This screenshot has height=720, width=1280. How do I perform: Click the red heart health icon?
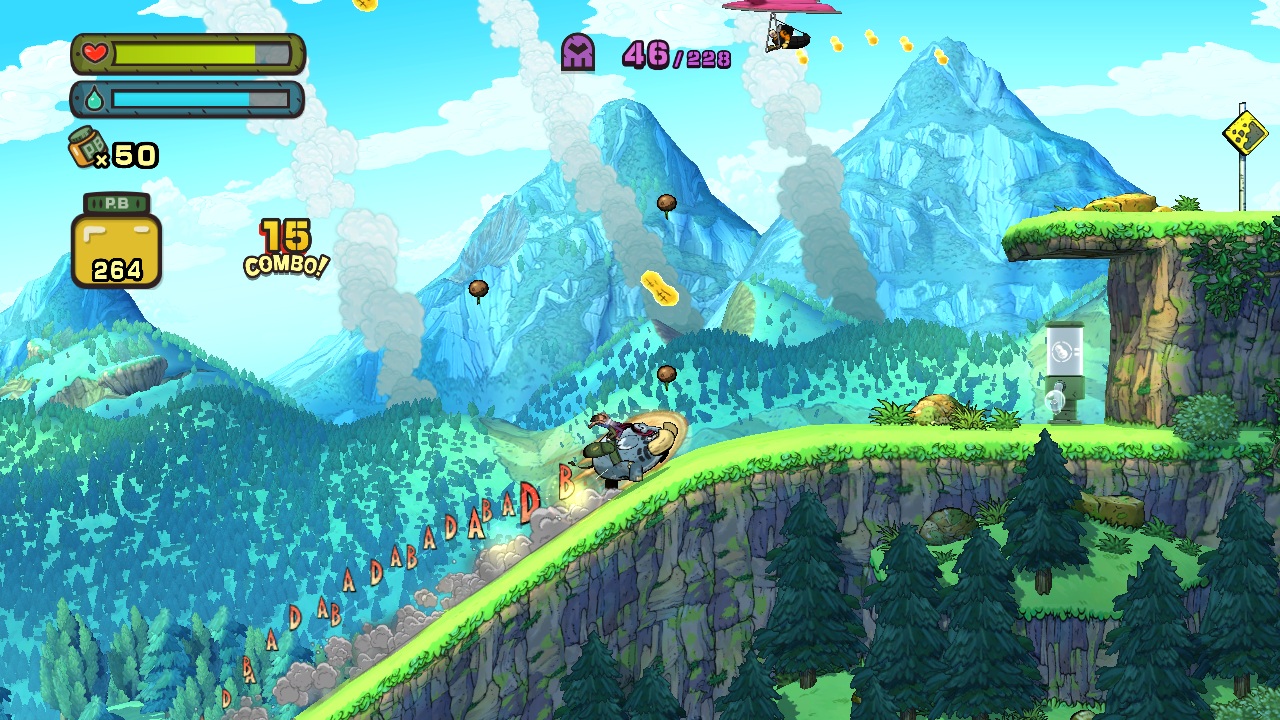point(95,54)
